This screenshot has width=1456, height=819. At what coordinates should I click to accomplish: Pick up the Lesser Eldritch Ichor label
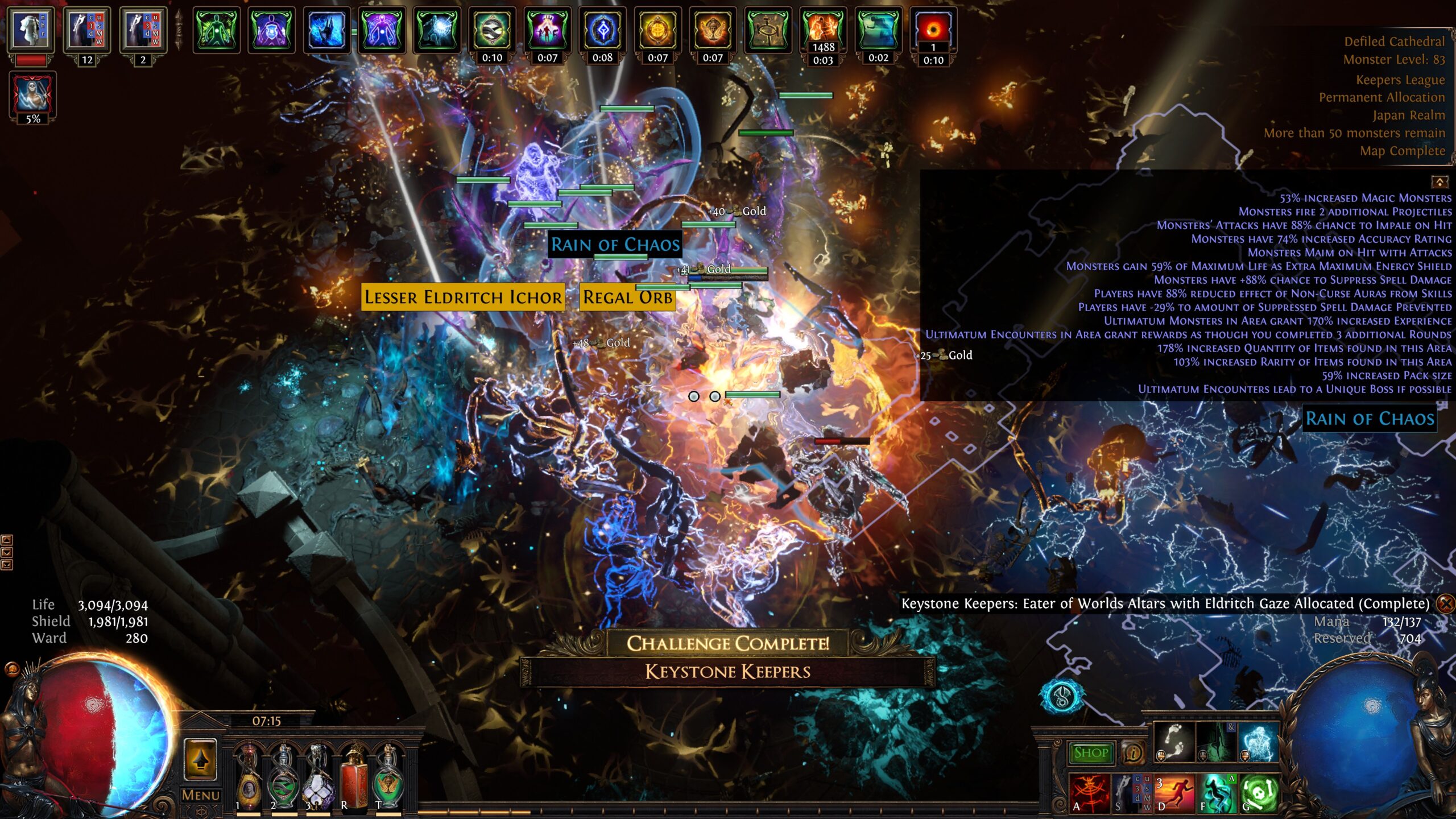pyautogui.click(x=462, y=297)
